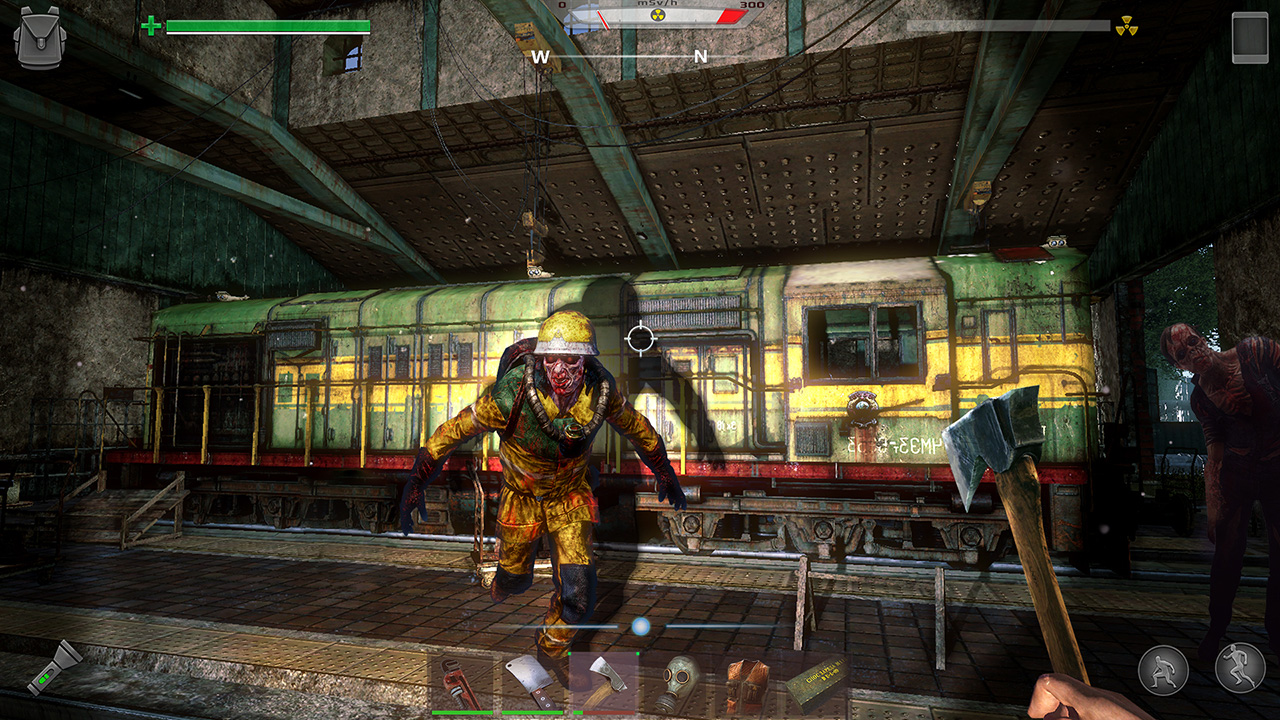Click the hatchet's red durability bar

point(610,712)
